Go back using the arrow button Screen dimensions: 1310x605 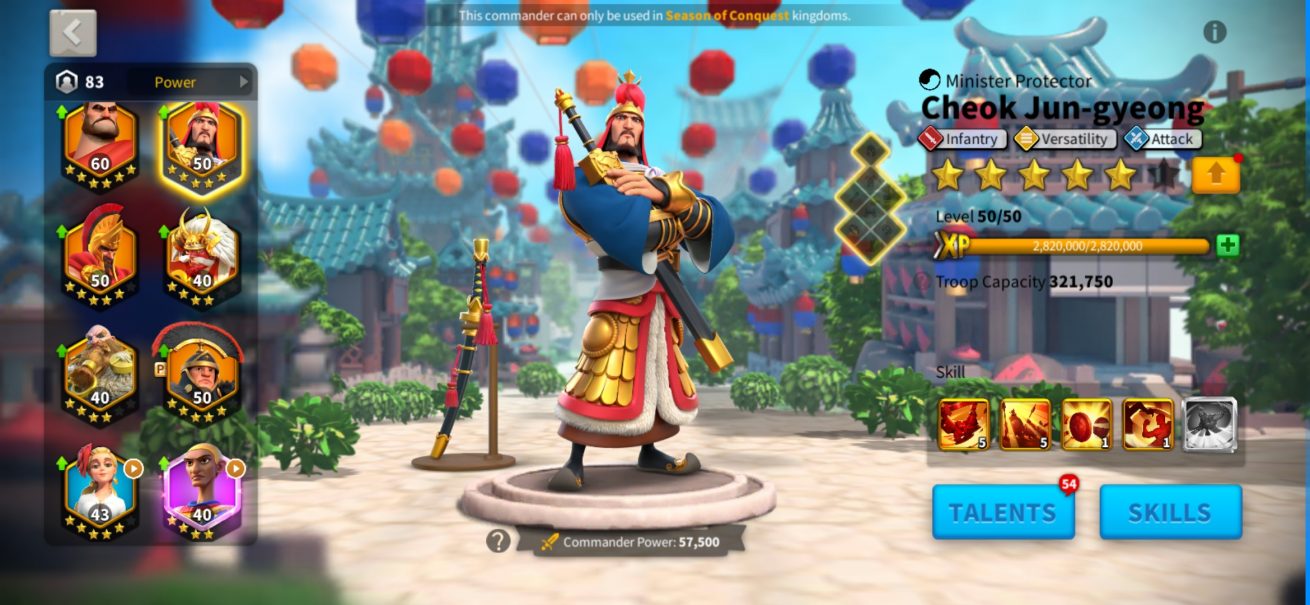coord(73,33)
